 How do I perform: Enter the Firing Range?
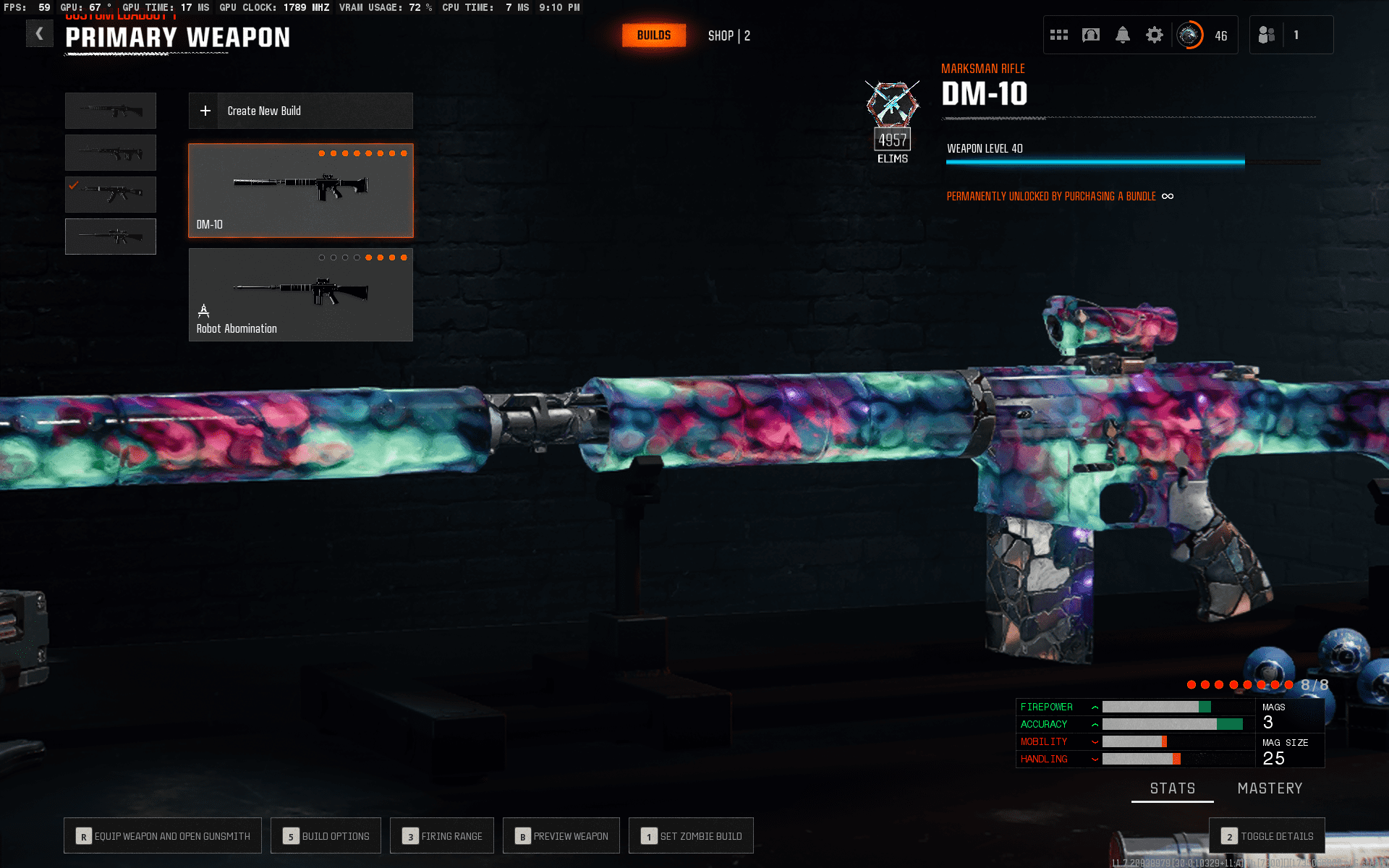(442, 836)
